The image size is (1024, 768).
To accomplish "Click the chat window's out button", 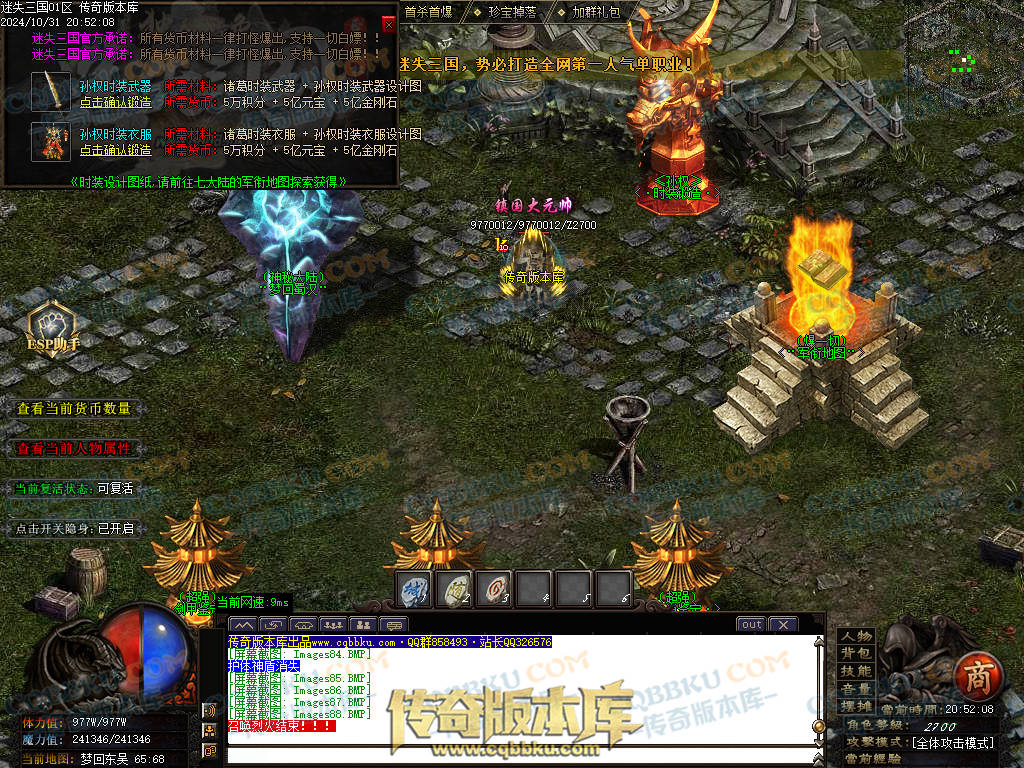I will 751,624.
